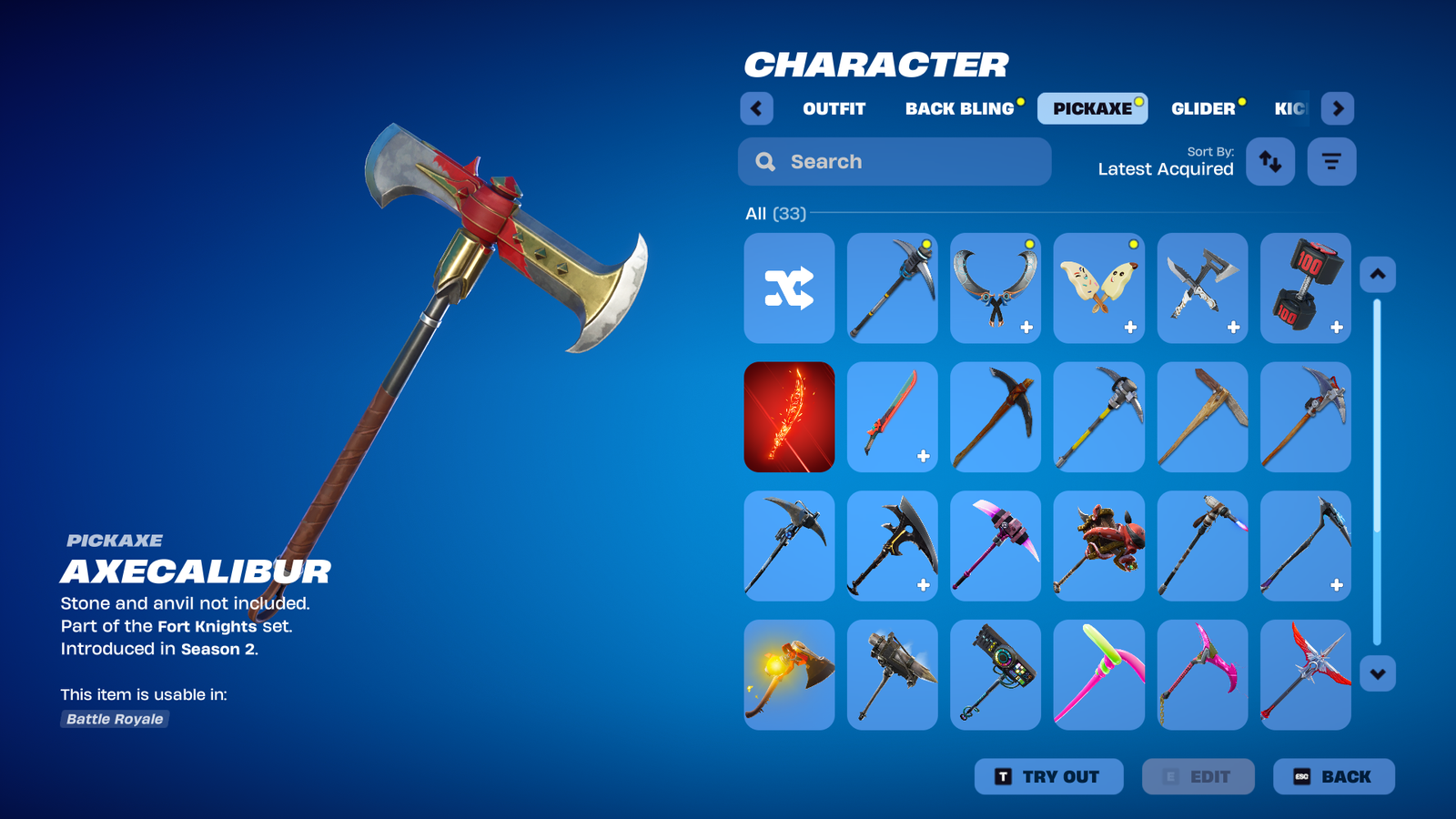The width and height of the screenshot is (1456, 819).
Task: Click the Back button
Action: (x=1333, y=776)
